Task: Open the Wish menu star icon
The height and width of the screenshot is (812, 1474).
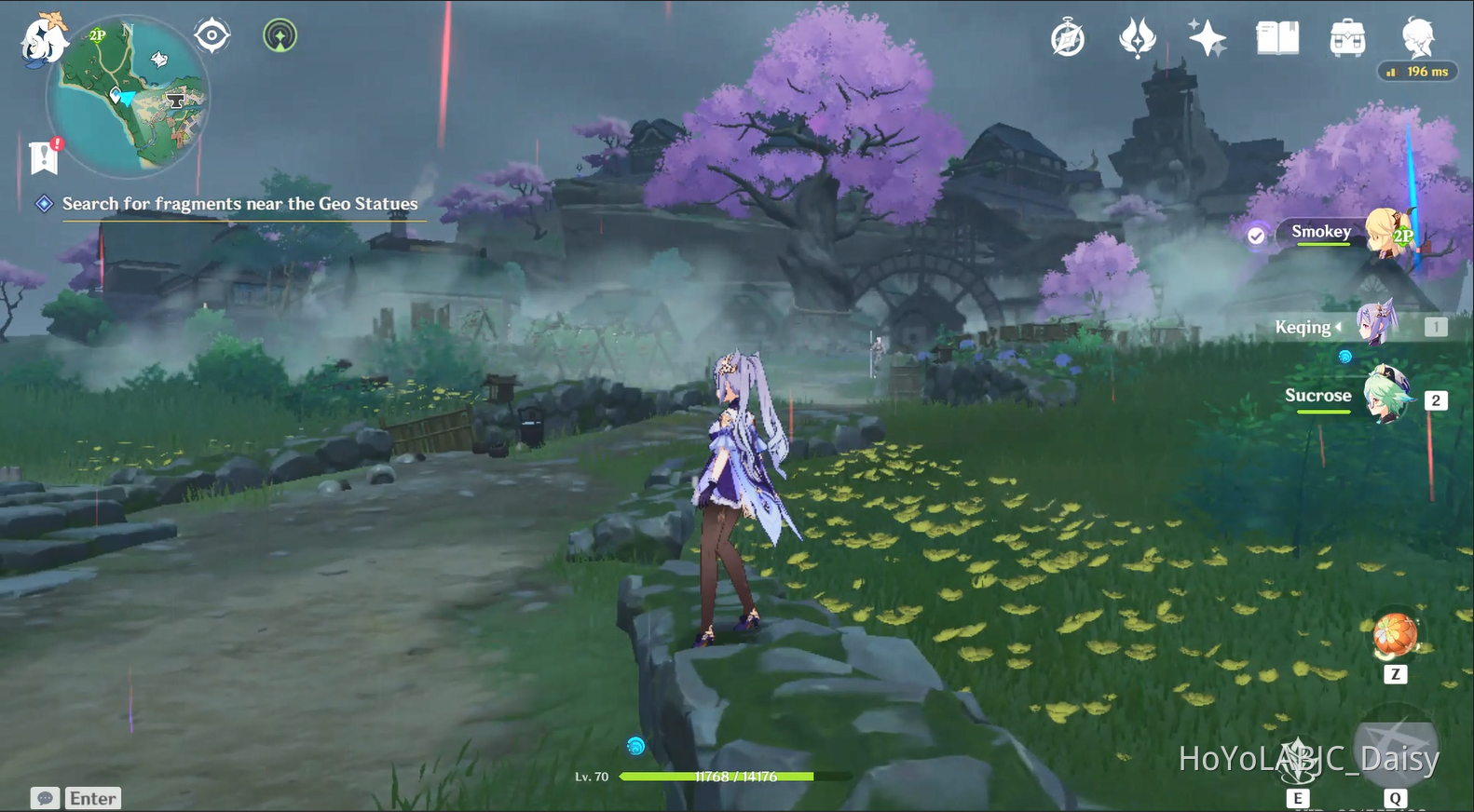Action: pyautogui.click(x=1208, y=37)
